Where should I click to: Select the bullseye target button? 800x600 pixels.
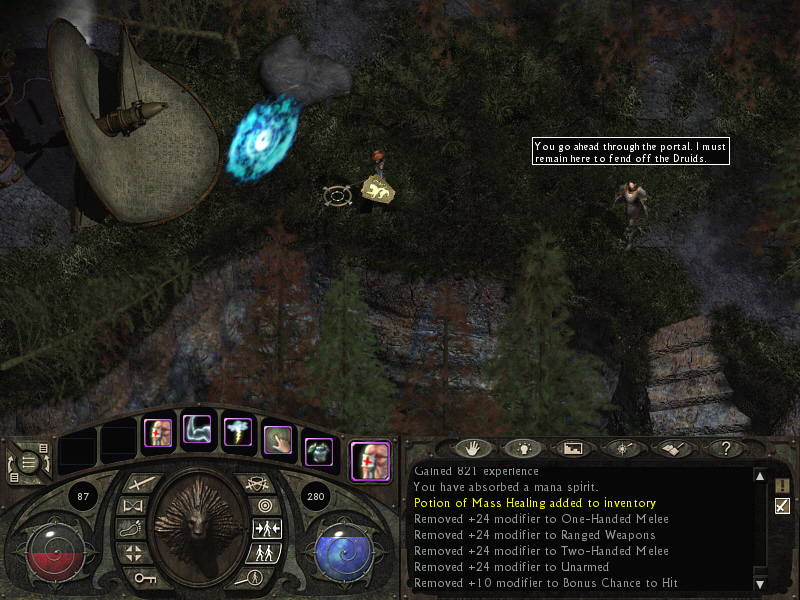click(265, 506)
